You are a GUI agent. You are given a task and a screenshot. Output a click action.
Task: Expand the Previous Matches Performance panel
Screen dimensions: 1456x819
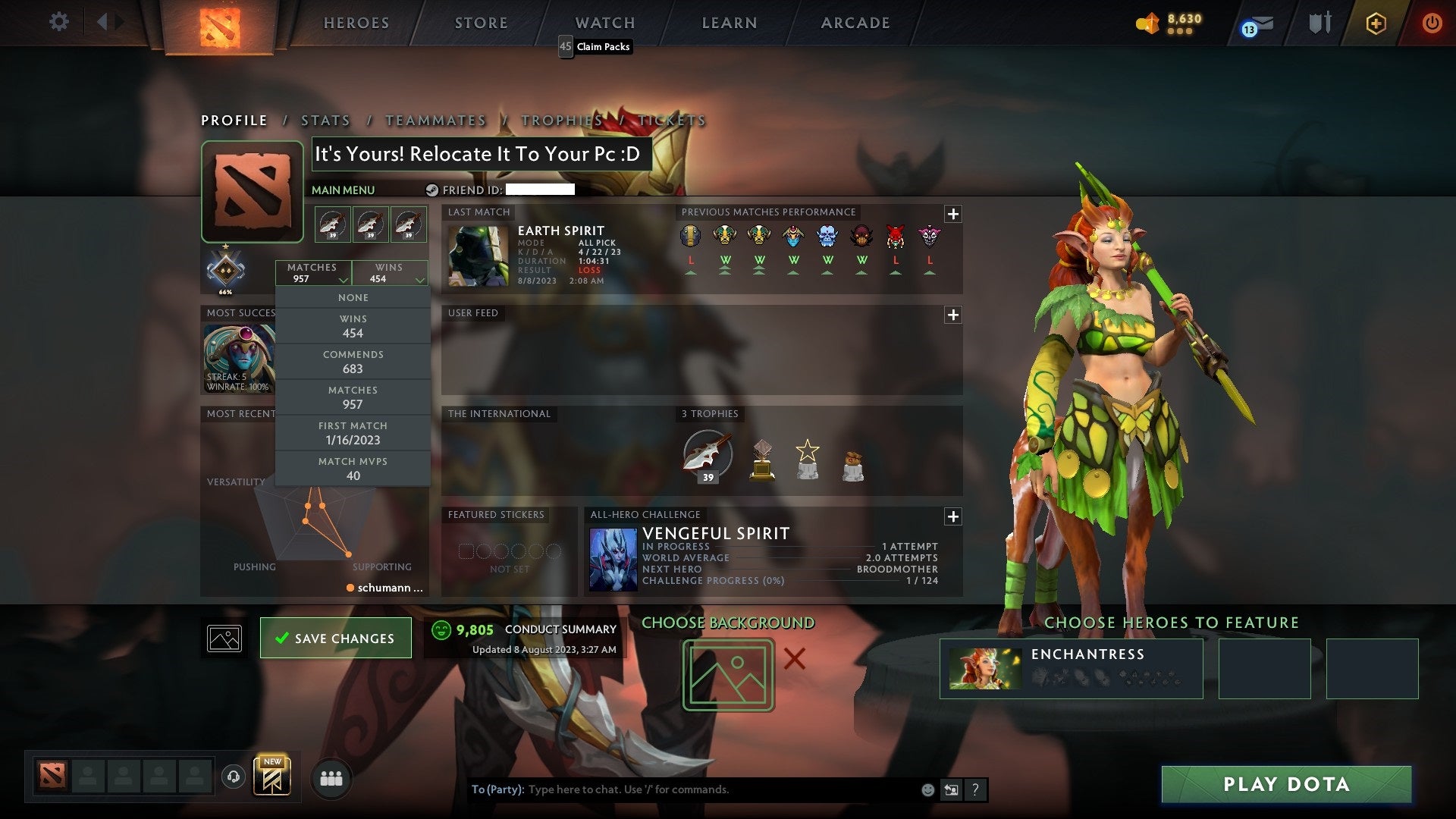(952, 213)
